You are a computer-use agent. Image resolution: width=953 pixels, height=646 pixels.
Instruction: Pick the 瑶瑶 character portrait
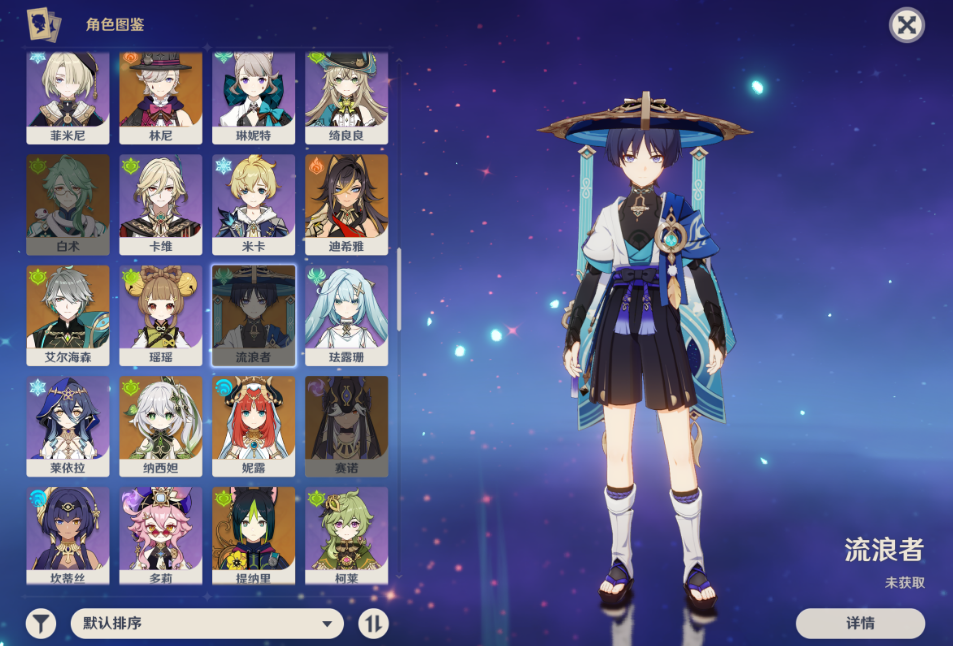pos(161,314)
